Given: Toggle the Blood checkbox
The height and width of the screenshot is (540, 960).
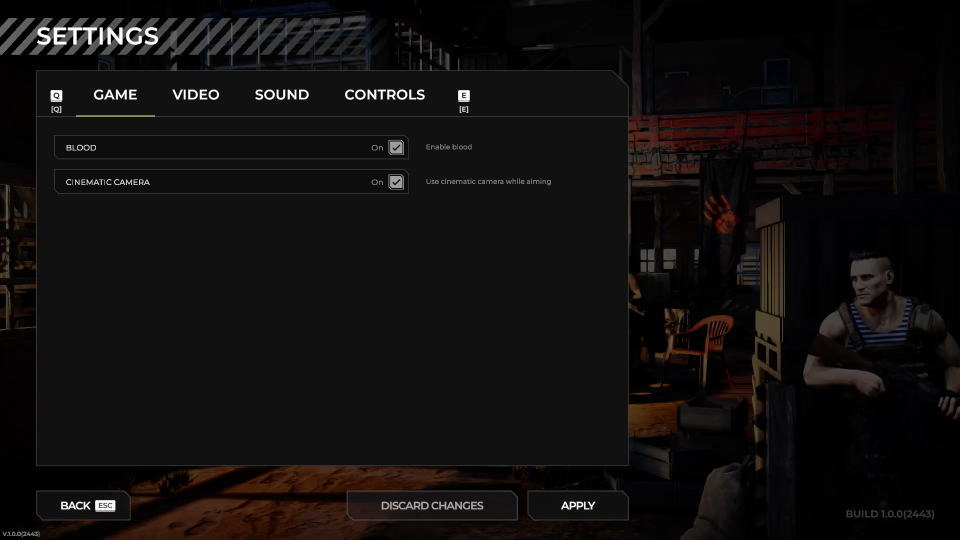Looking at the screenshot, I should point(396,147).
